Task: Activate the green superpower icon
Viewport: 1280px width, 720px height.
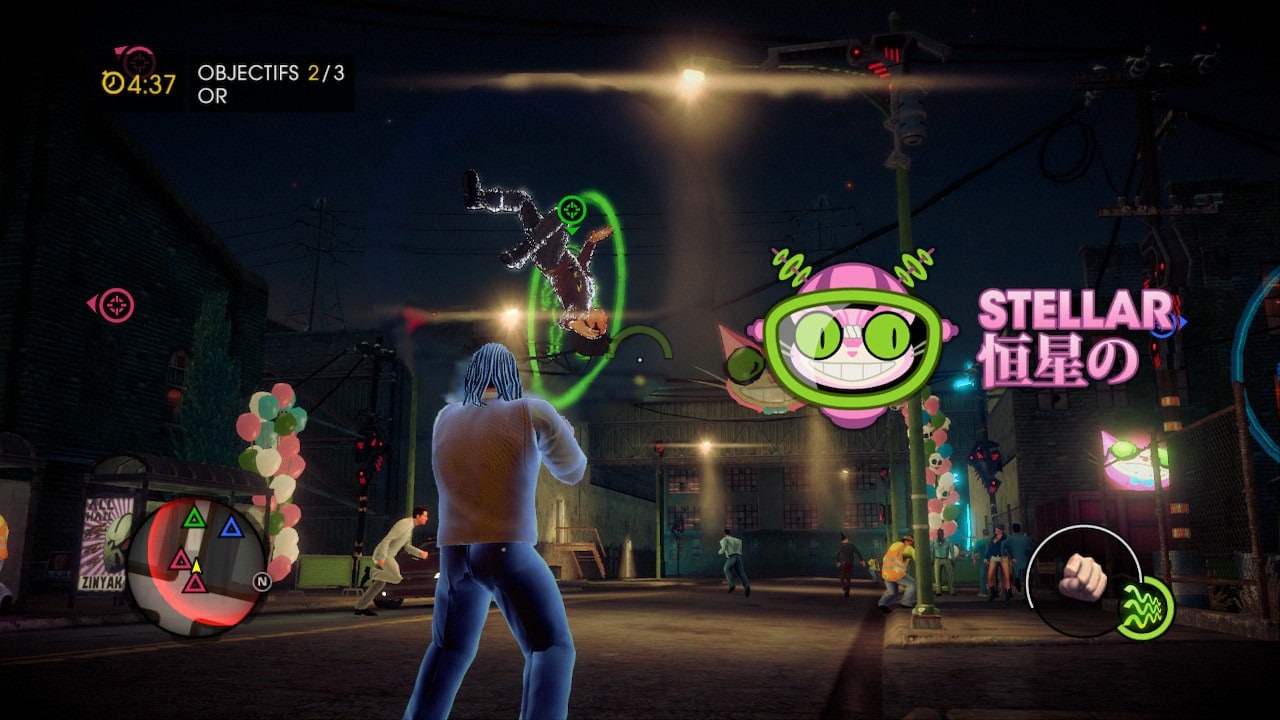Action: coord(1144,607)
